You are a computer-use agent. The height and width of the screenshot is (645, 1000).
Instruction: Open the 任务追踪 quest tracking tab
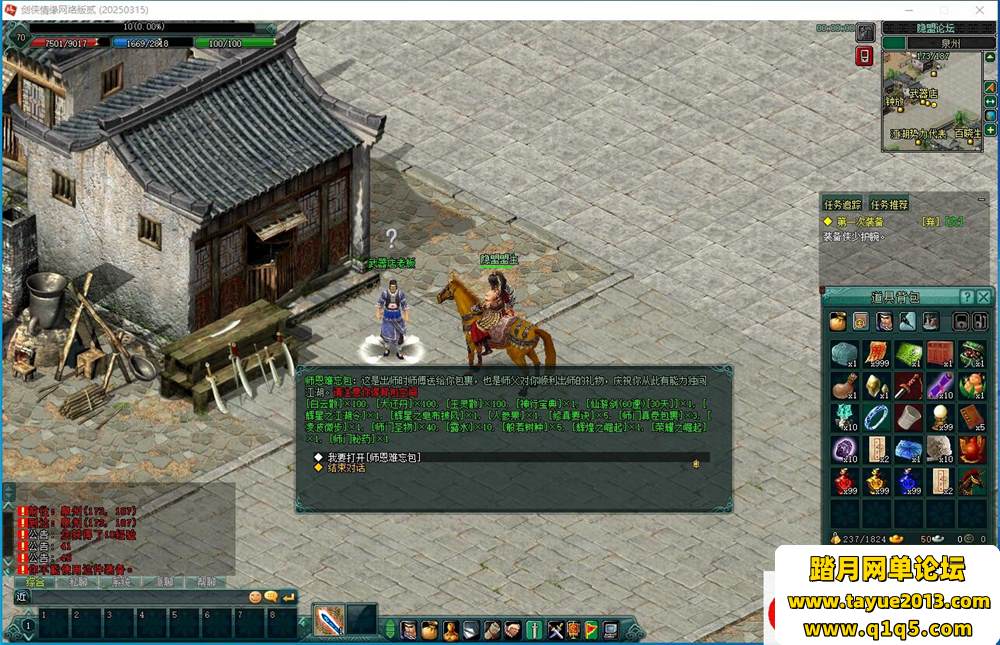843,205
